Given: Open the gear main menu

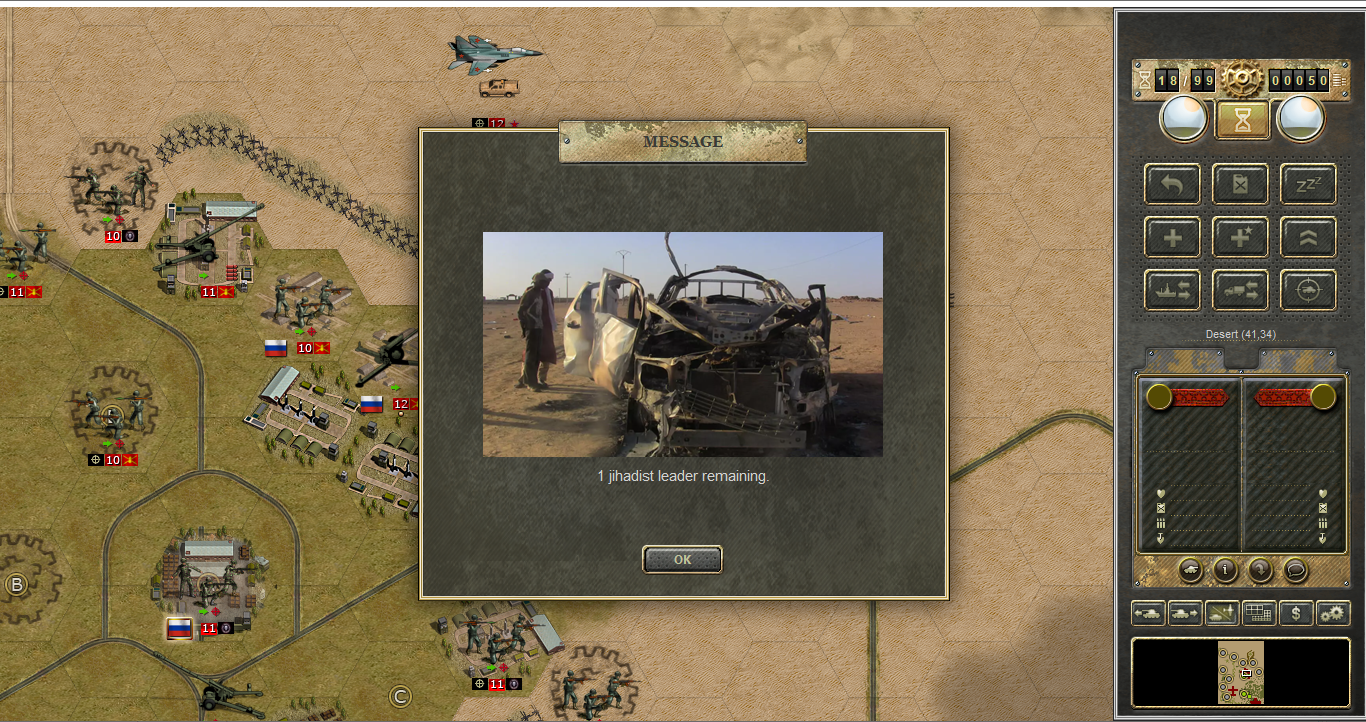Looking at the screenshot, I should [1241, 78].
